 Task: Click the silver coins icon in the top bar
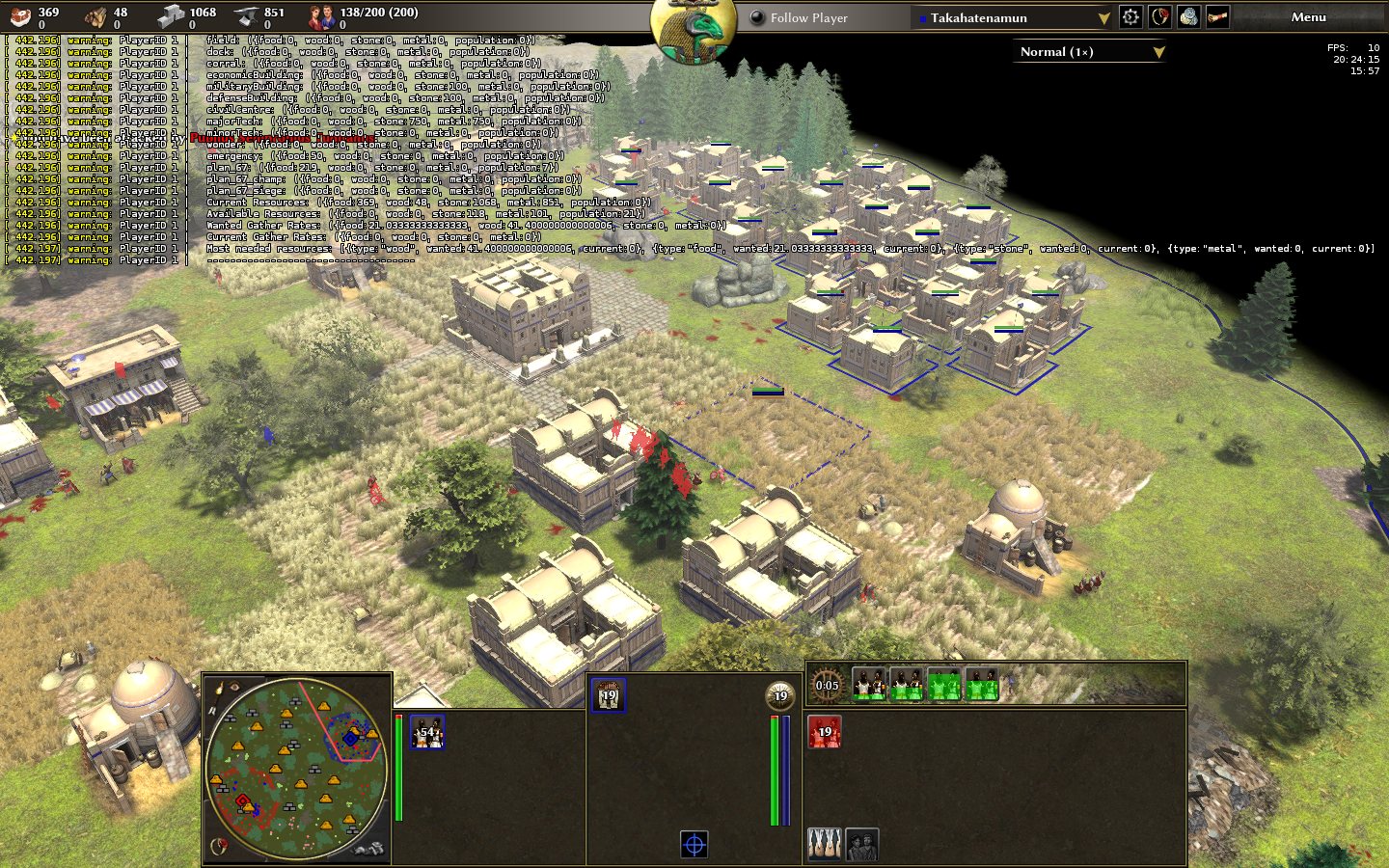click(x=1188, y=17)
